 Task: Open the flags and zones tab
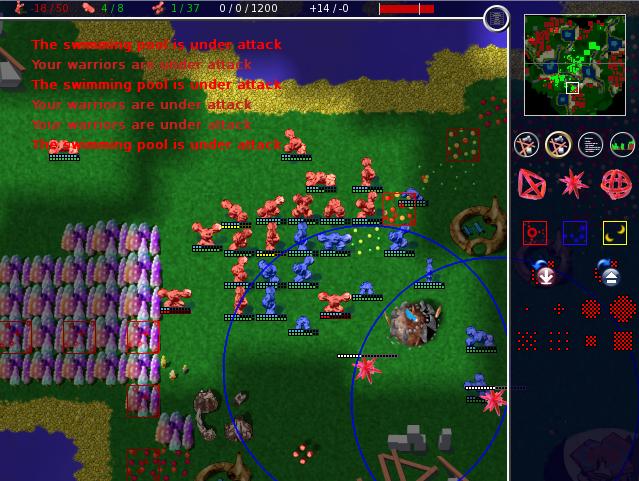[558, 144]
